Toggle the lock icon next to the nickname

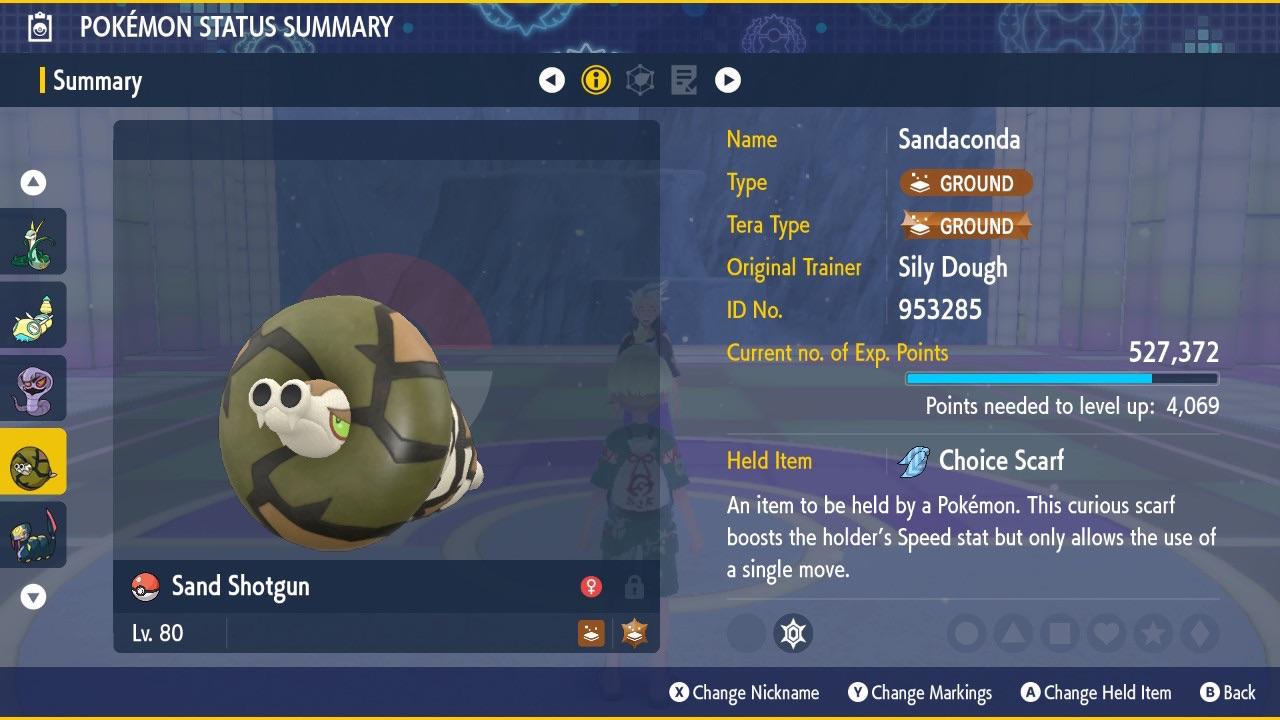634,586
